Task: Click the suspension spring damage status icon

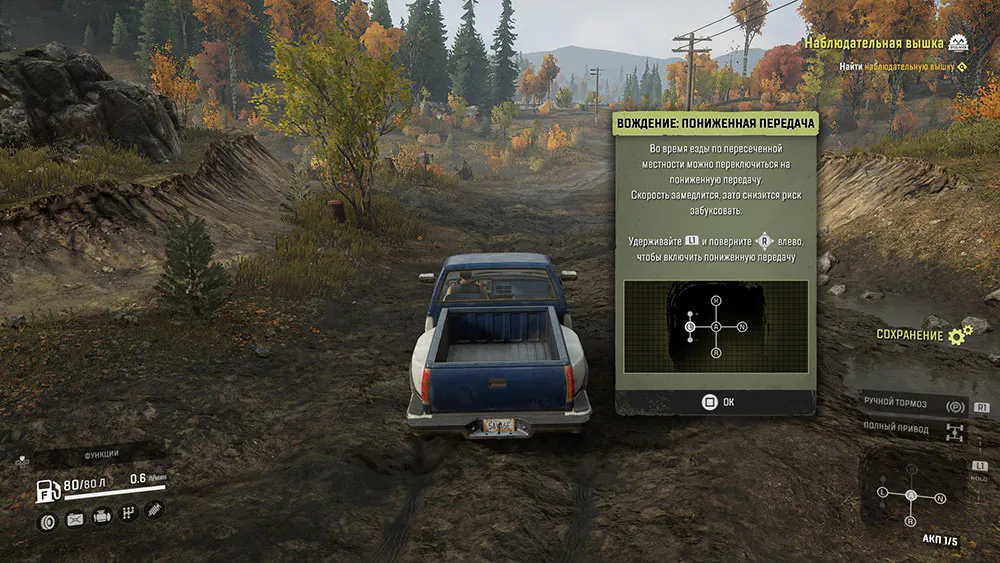Action: click(x=154, y=511)
